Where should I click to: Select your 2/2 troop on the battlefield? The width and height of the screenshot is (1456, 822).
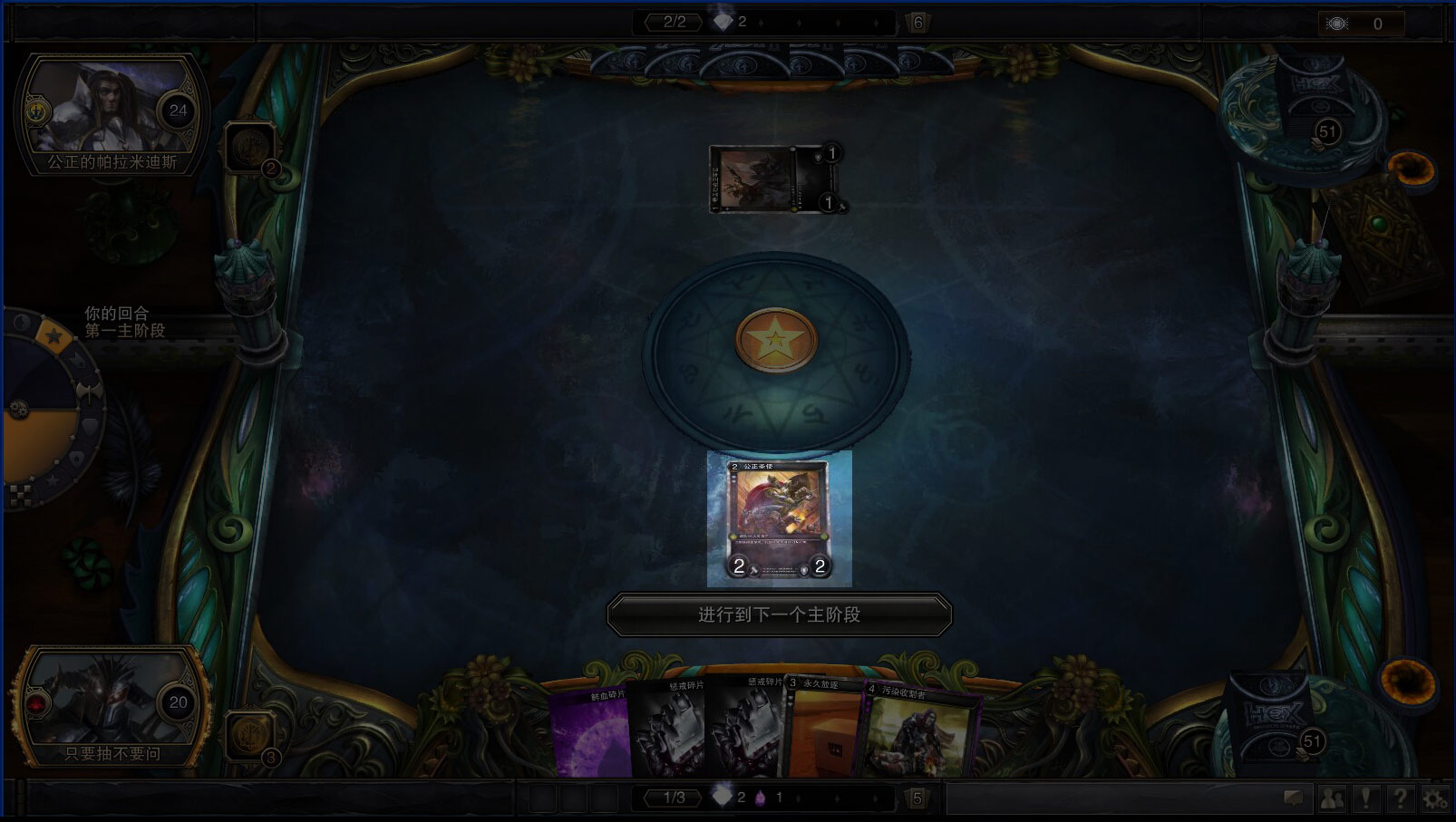click(x=779, y=518)
